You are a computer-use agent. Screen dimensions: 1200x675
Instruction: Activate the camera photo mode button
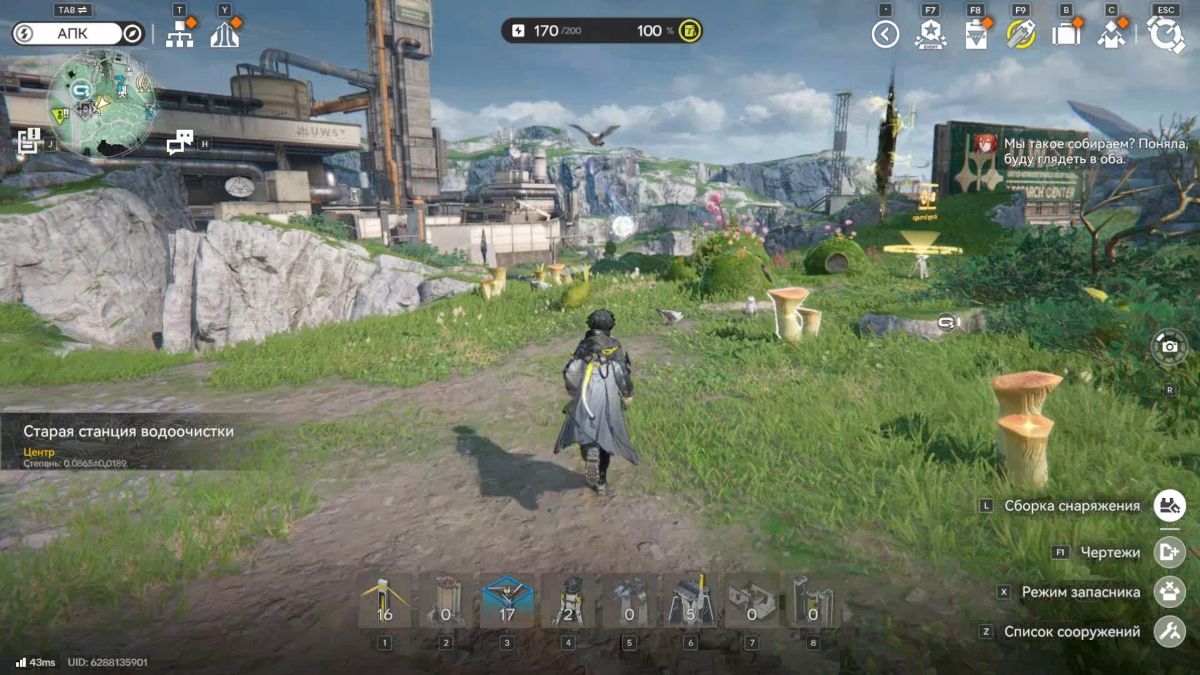click(1169, 347)
